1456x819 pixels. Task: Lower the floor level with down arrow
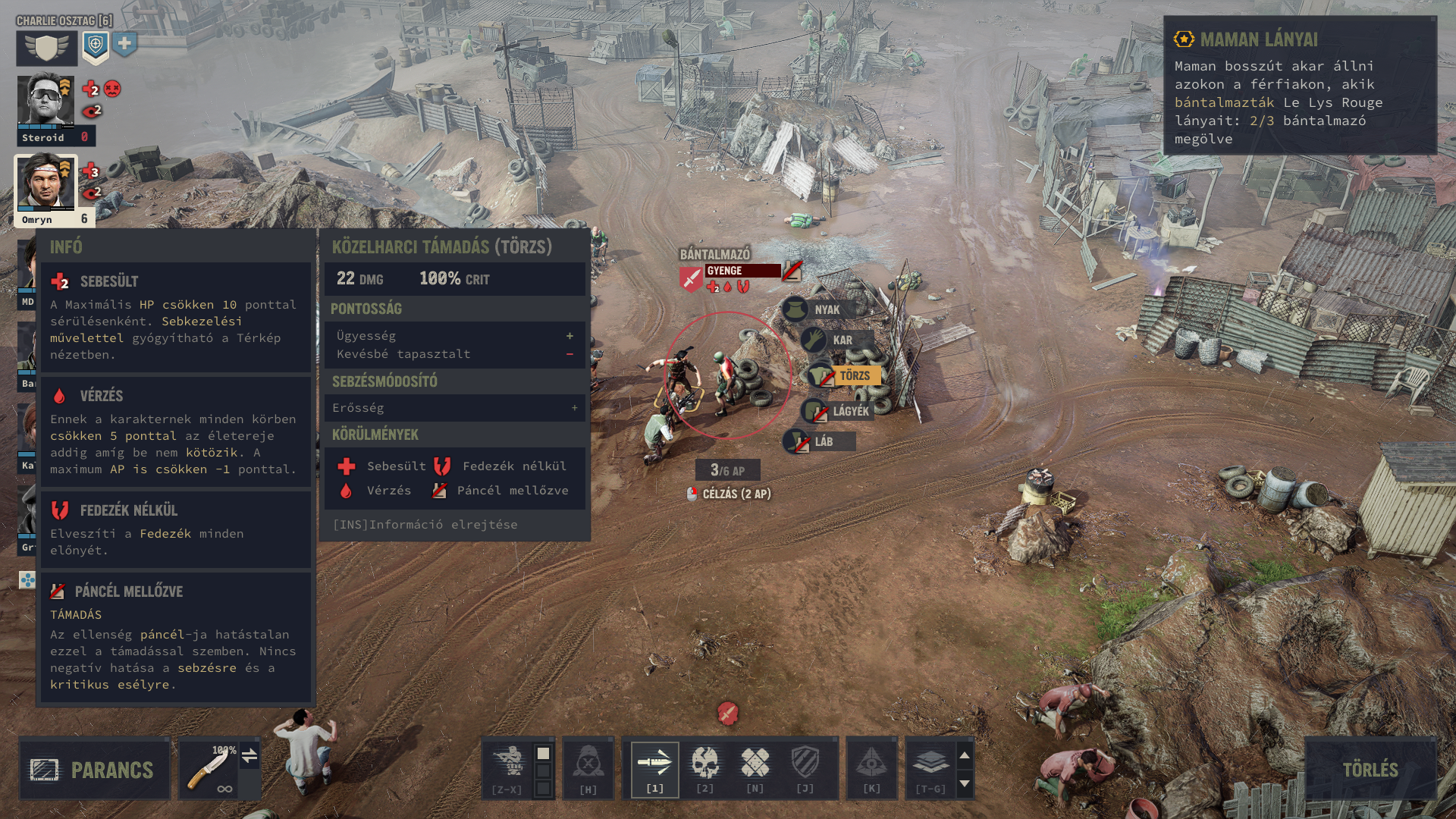pyautogui.click(x=965, y=783)
